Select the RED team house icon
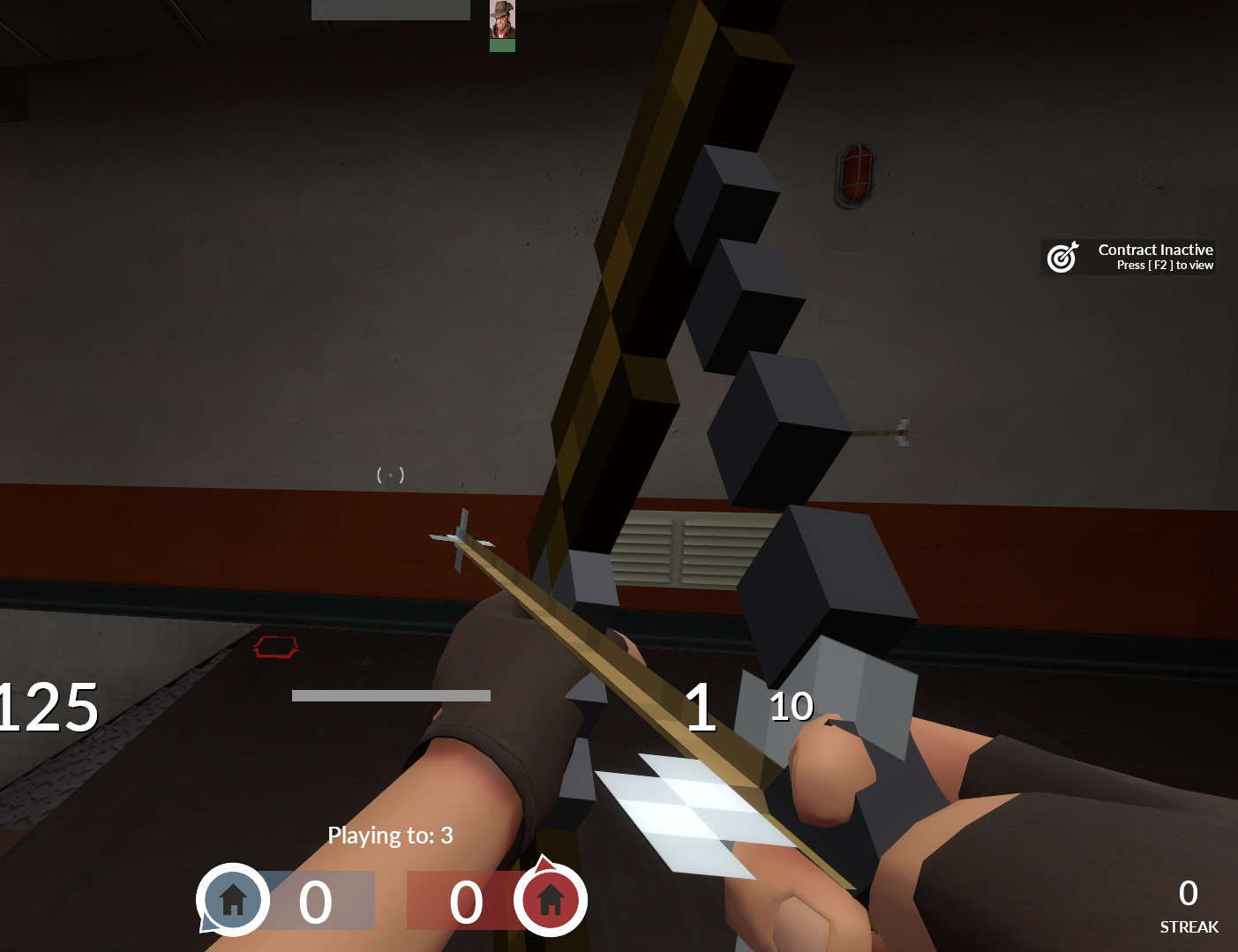This screenshot has height=952, width=1238. [552, 900]
